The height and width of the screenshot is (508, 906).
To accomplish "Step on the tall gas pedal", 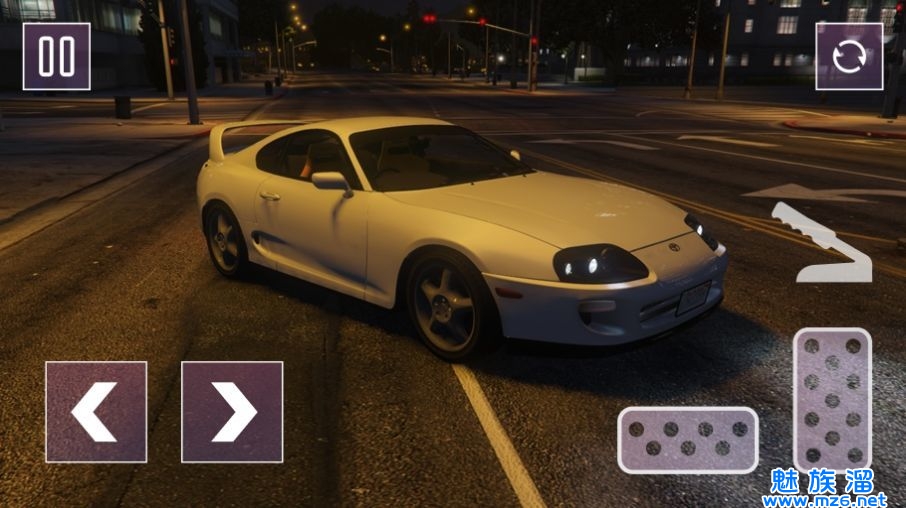I will [x=832, y=400].
